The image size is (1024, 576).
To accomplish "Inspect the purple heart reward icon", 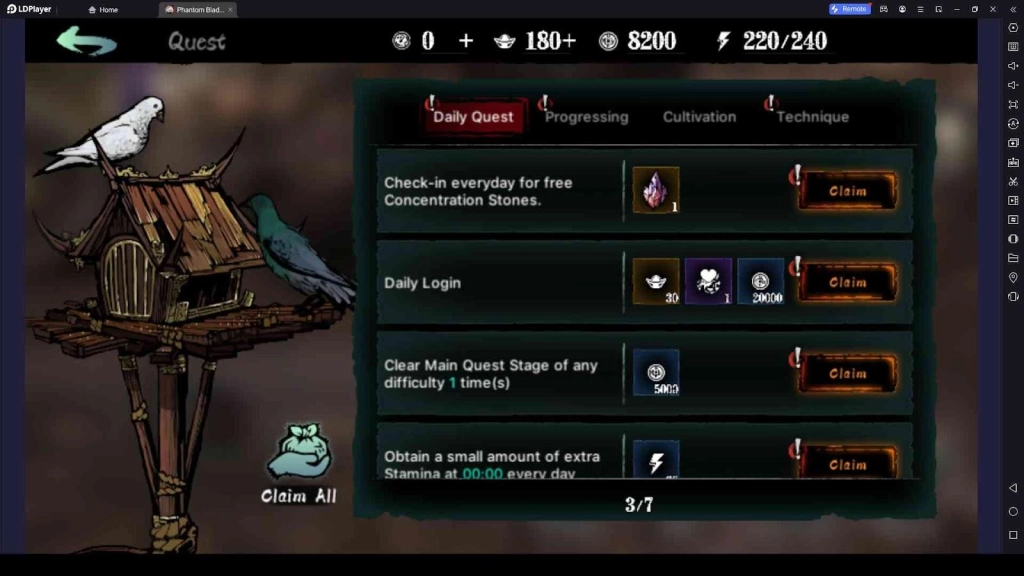I will (x=708, y=282).
